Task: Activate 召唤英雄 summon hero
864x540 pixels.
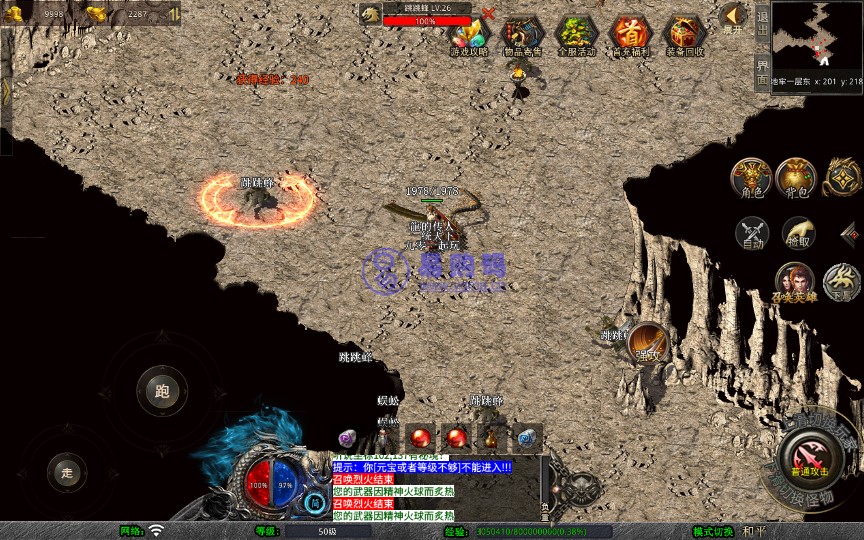Action: [x=794, y=281]
